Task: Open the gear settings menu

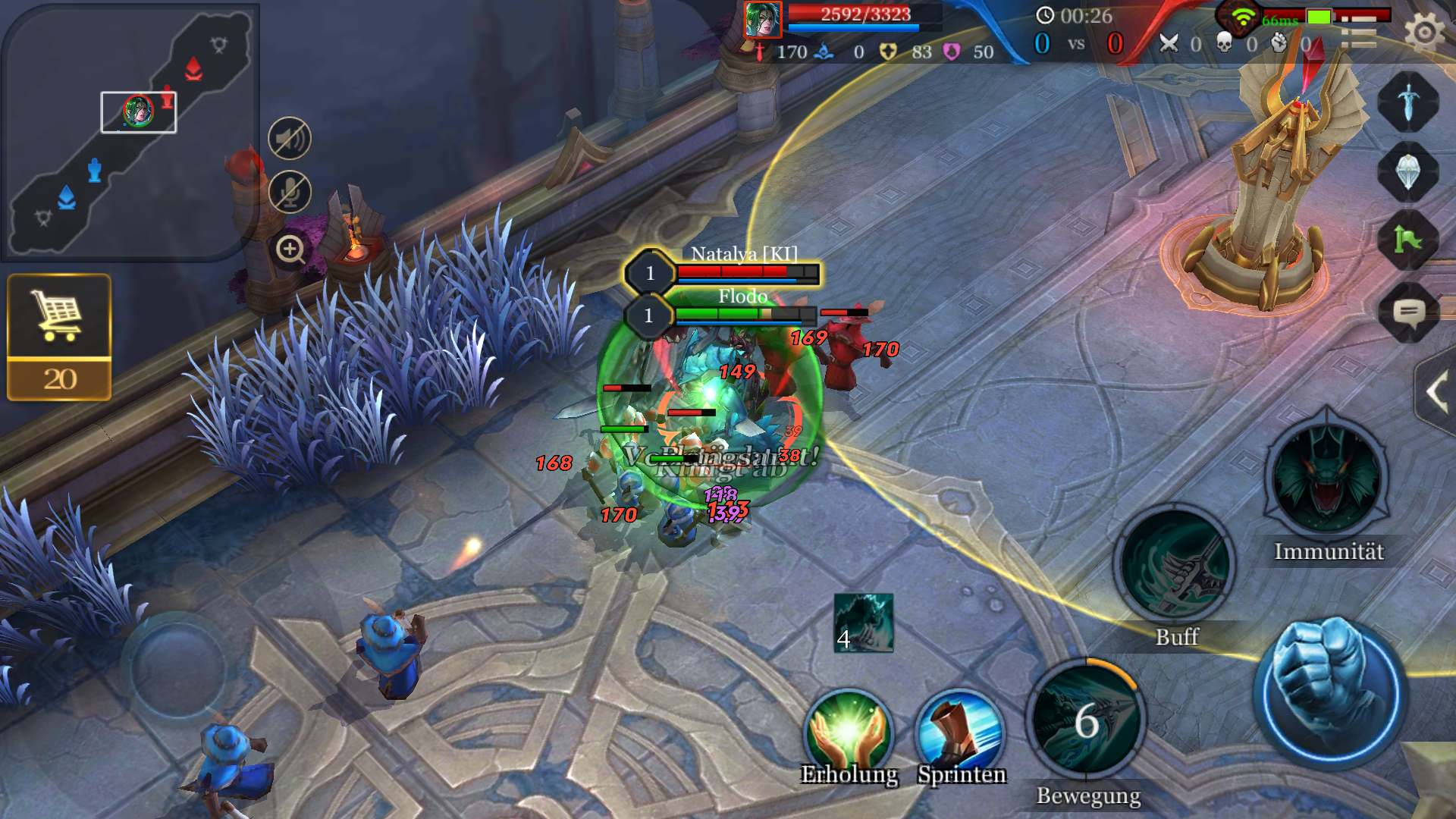Action: point(1424,33)
